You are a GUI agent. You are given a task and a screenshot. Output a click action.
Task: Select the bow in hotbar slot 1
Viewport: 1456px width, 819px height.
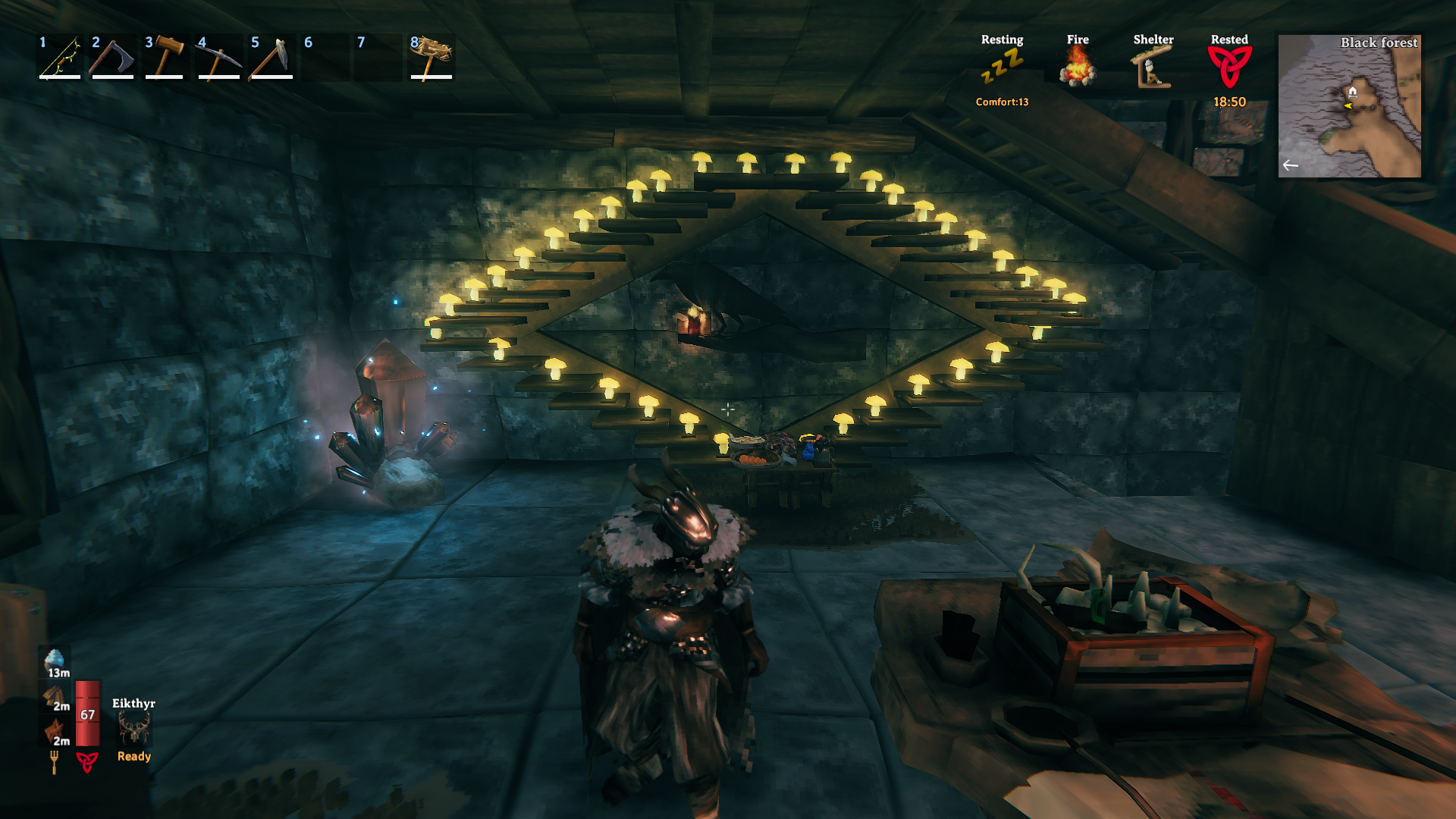tap(61, 58)
